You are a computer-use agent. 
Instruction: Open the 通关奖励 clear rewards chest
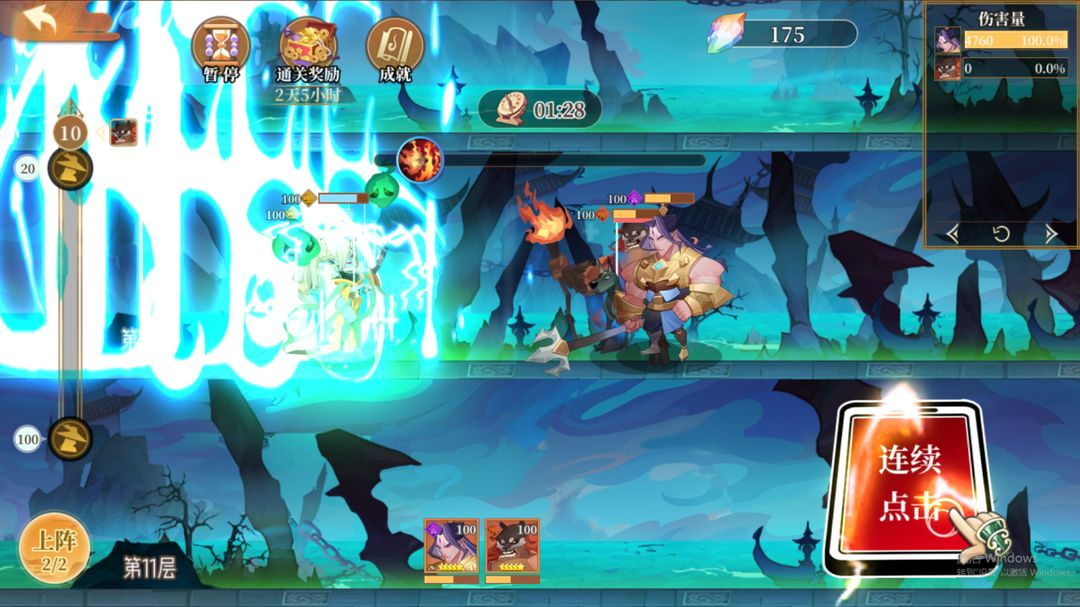point(308,47)
